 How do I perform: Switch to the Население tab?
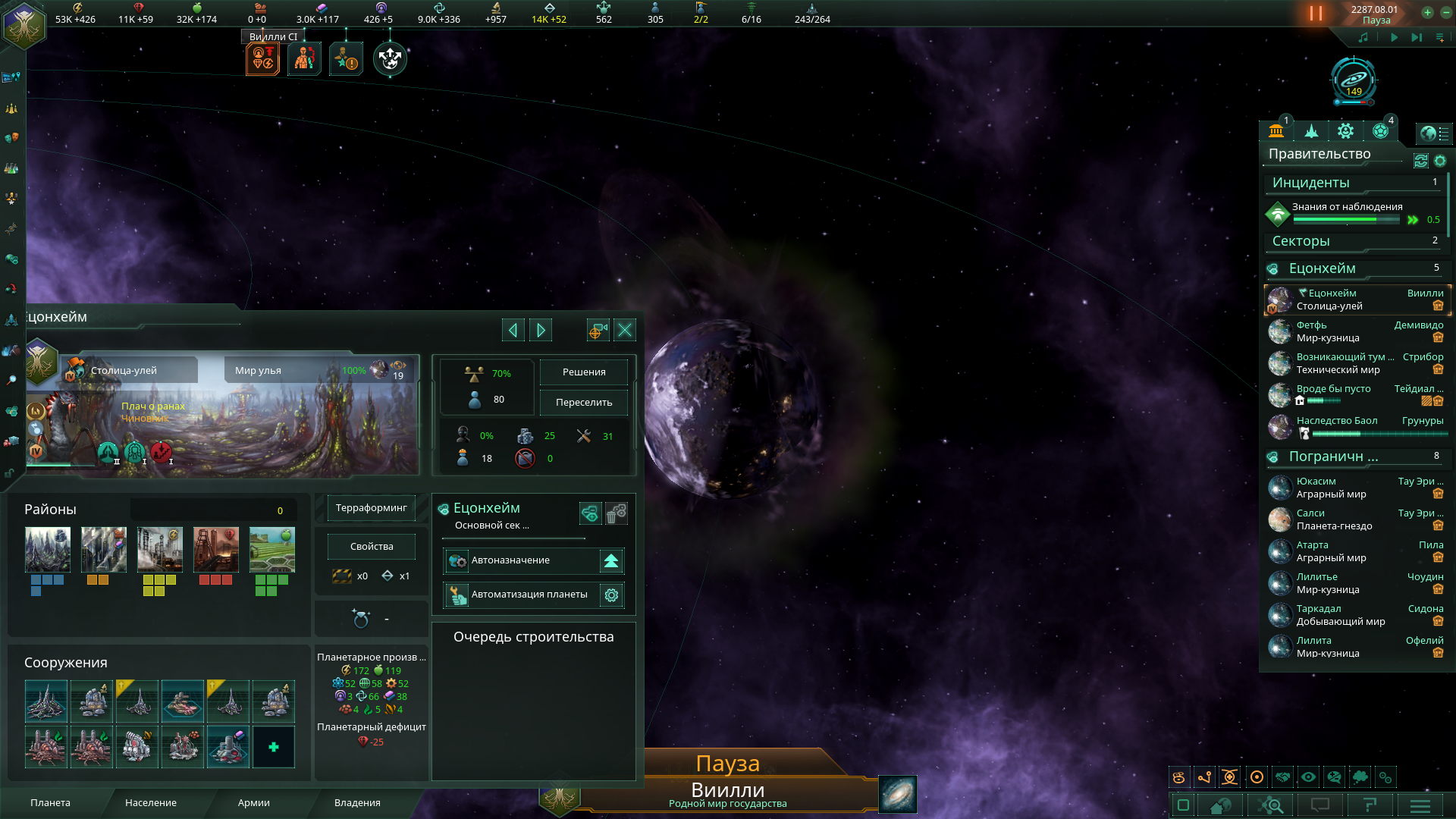[x=150, y=802]
